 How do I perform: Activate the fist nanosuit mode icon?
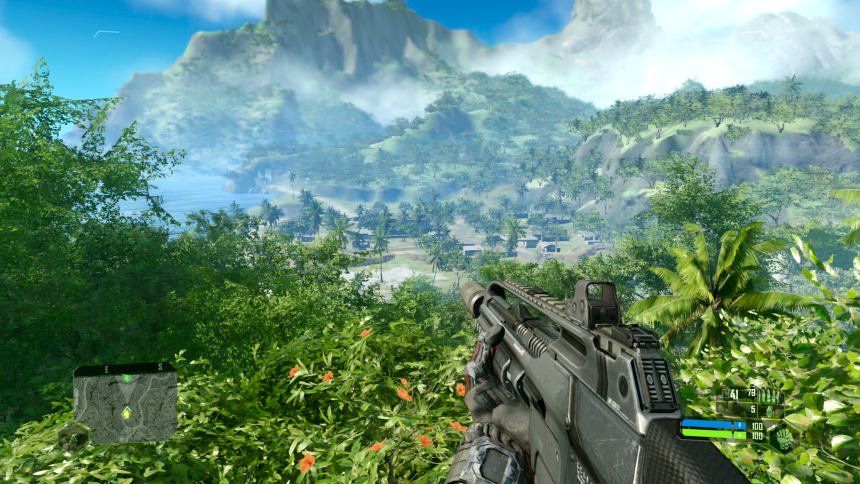coord(784,438)
